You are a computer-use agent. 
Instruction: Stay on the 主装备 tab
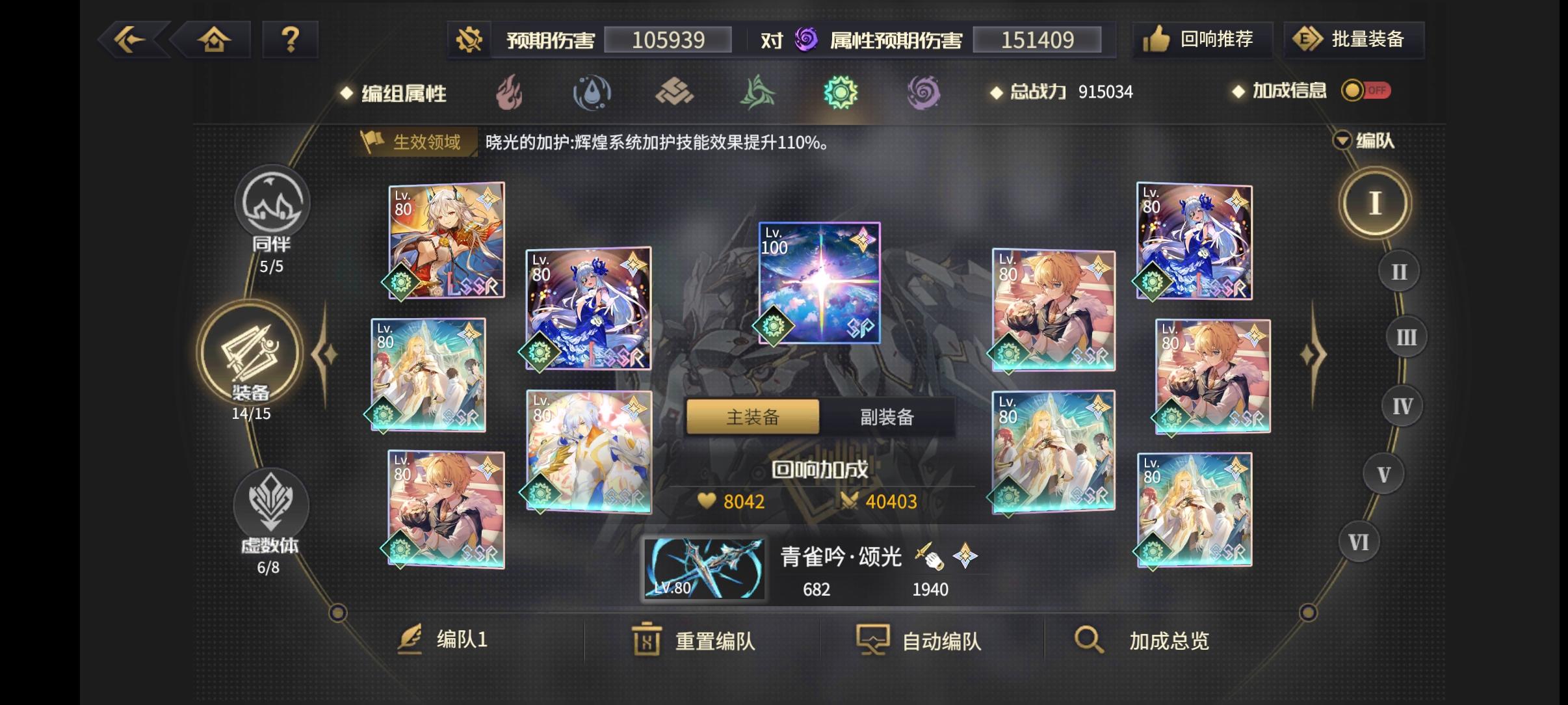point(752,417)
